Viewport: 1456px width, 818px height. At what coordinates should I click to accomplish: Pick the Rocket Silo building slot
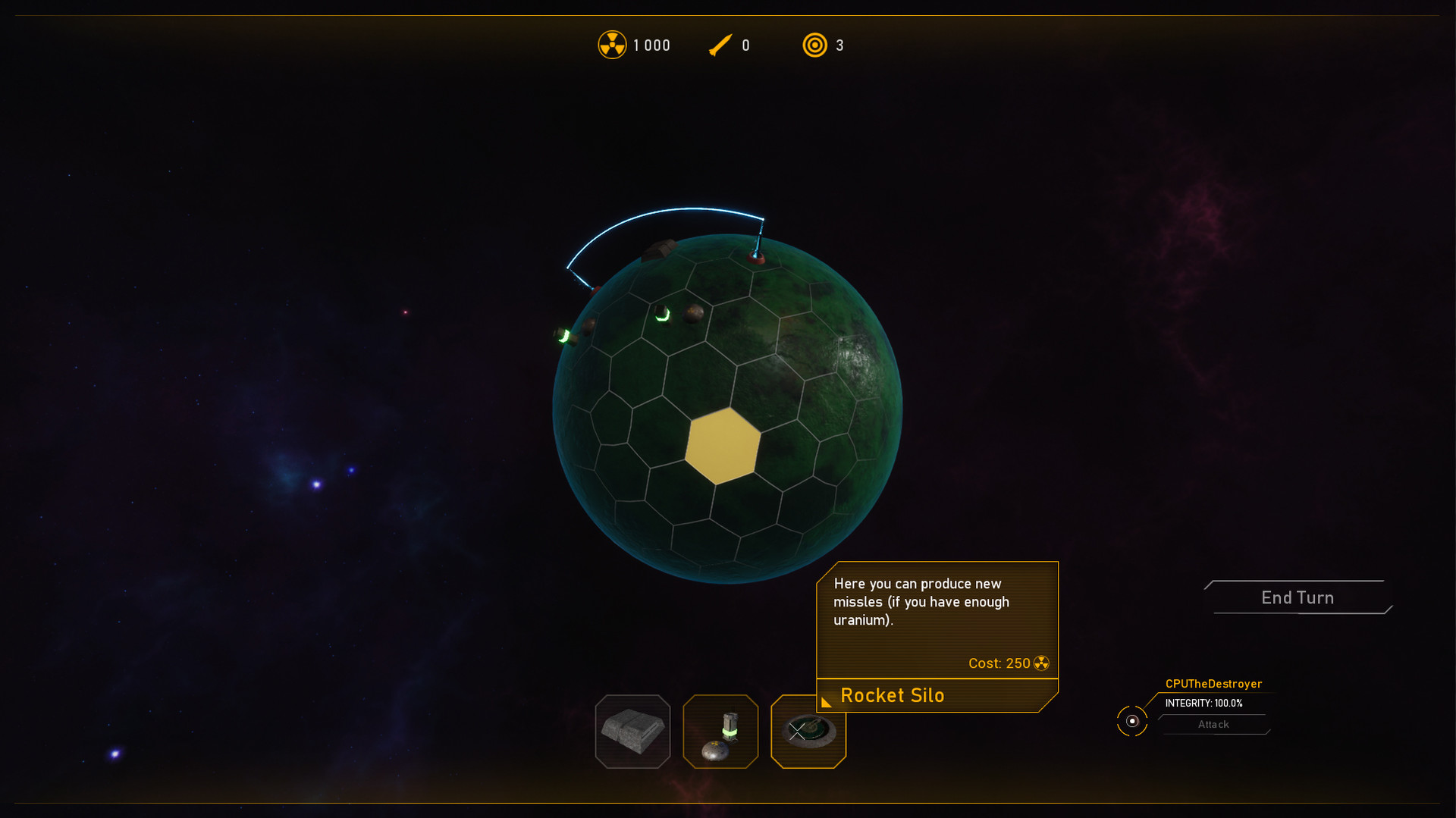click(808, 732)
